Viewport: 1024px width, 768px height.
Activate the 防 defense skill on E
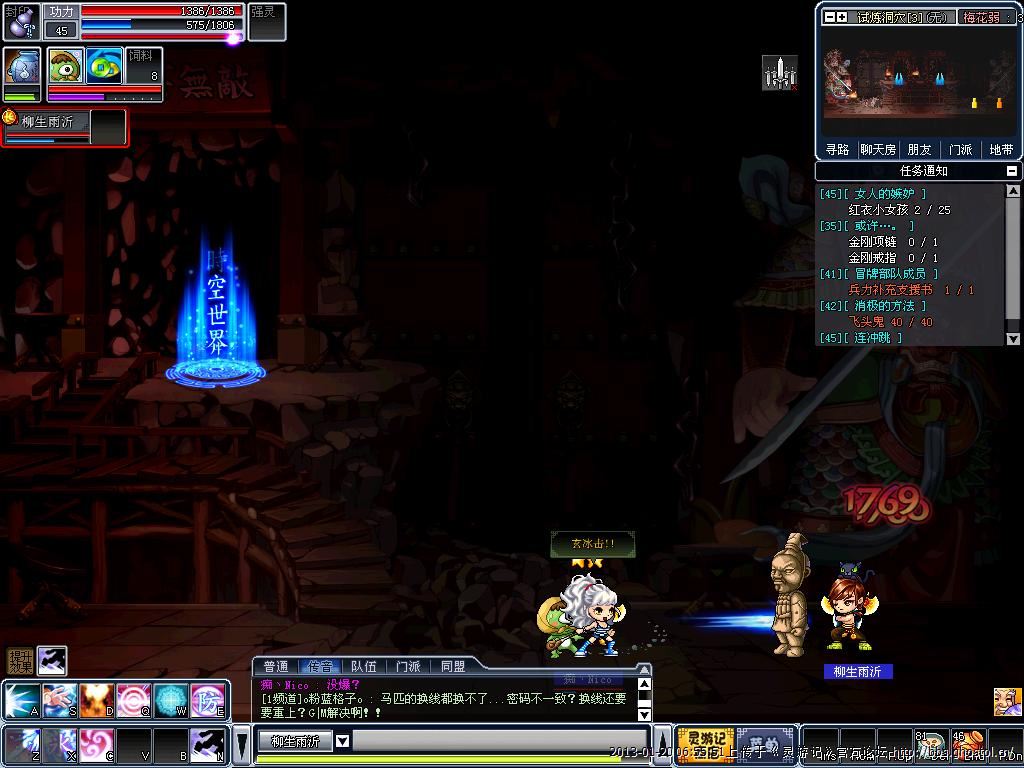[209, 701]
